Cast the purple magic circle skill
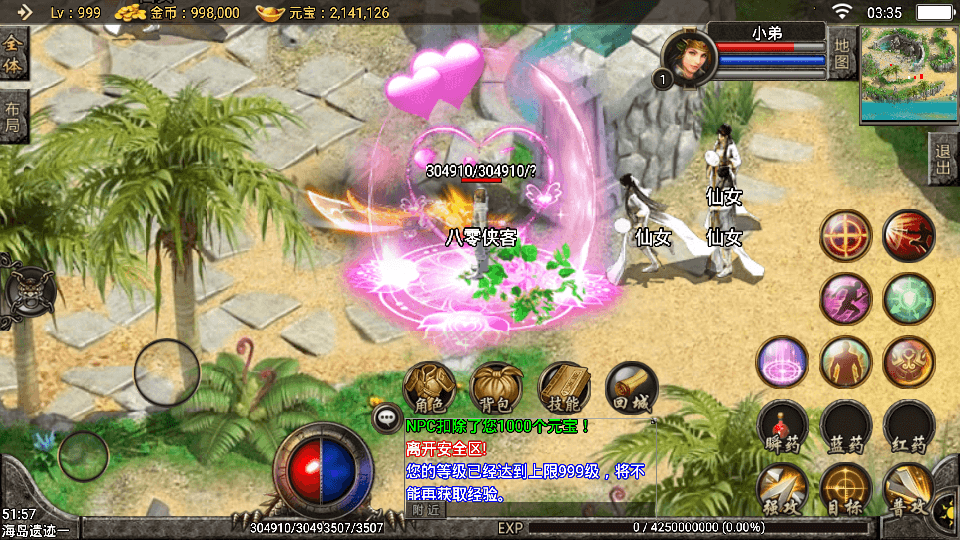The image size is (960, 540). coord(783,362)
